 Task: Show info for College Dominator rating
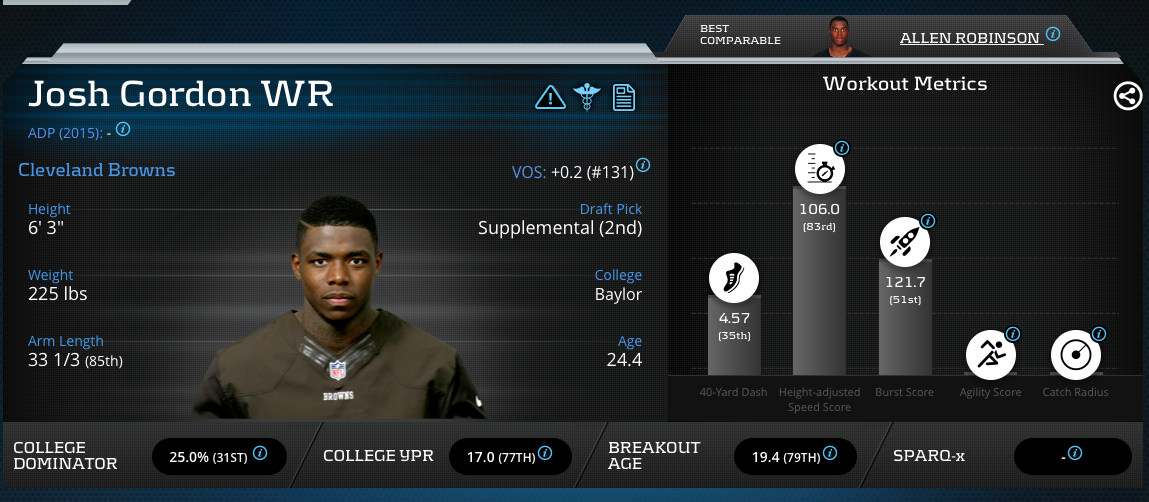(x=260, y=454)
